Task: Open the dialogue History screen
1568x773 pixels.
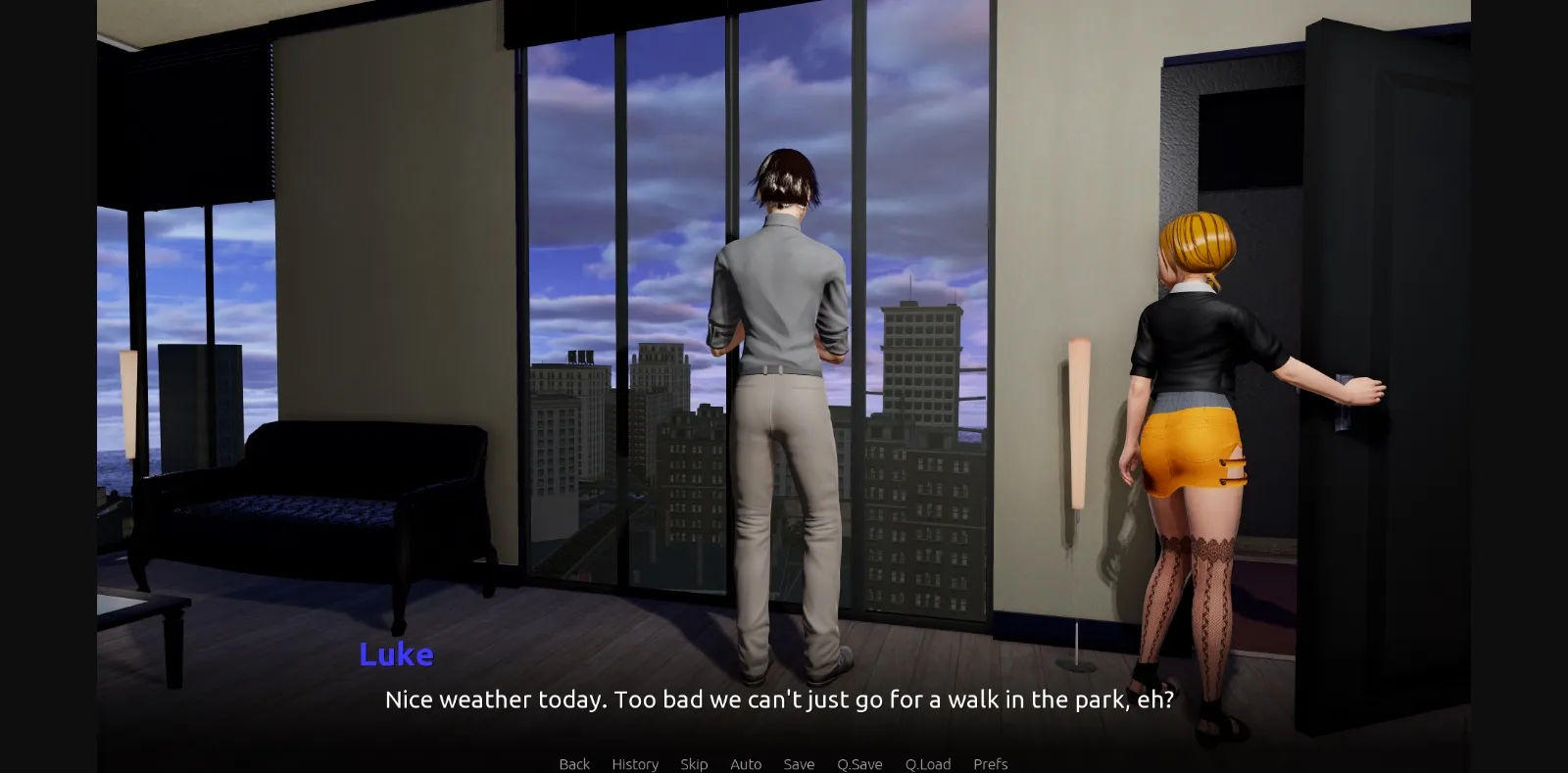Action: click(x=634, y=764)
